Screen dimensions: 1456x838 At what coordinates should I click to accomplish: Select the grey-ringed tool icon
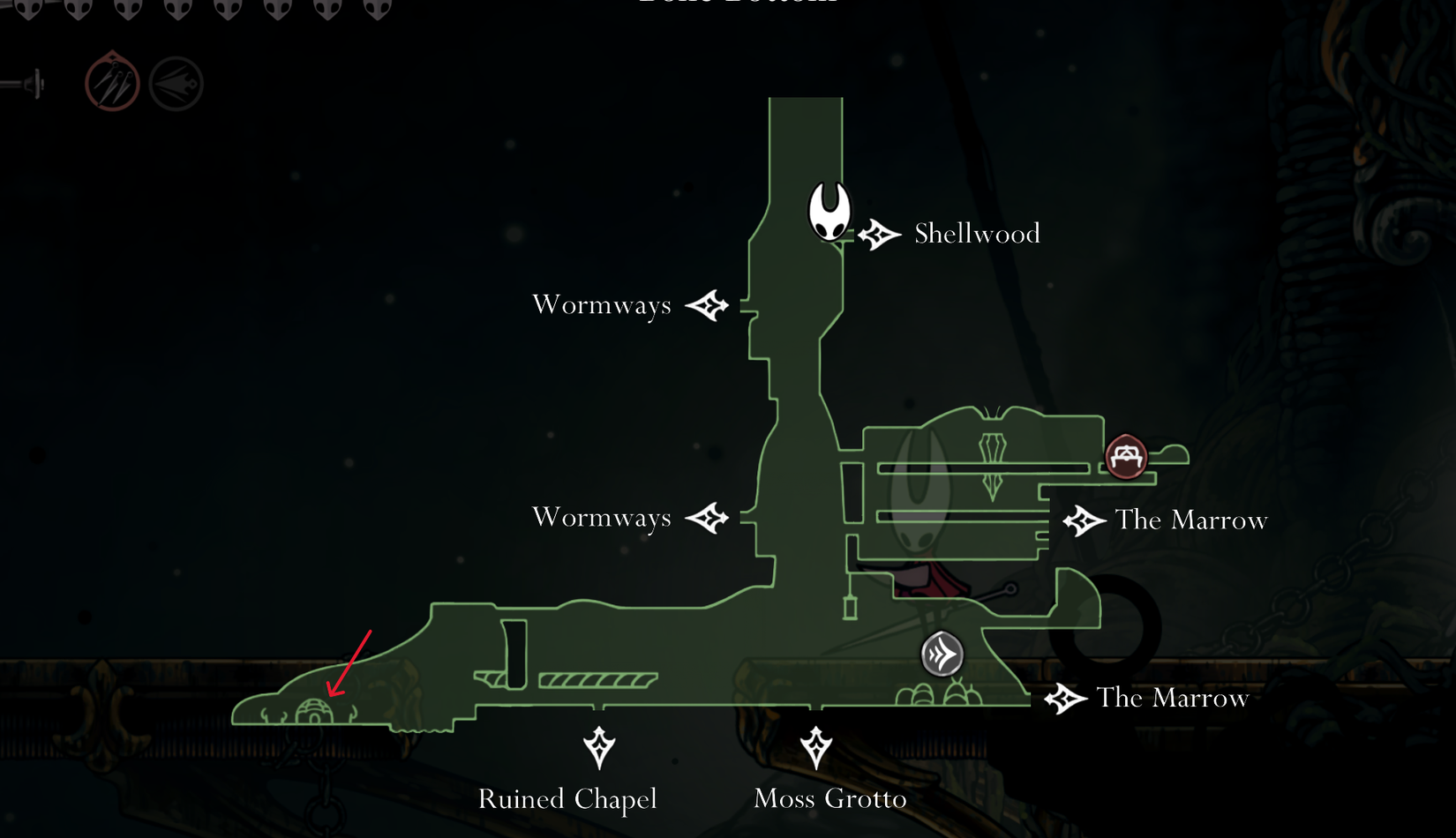[x=176, y=84]
